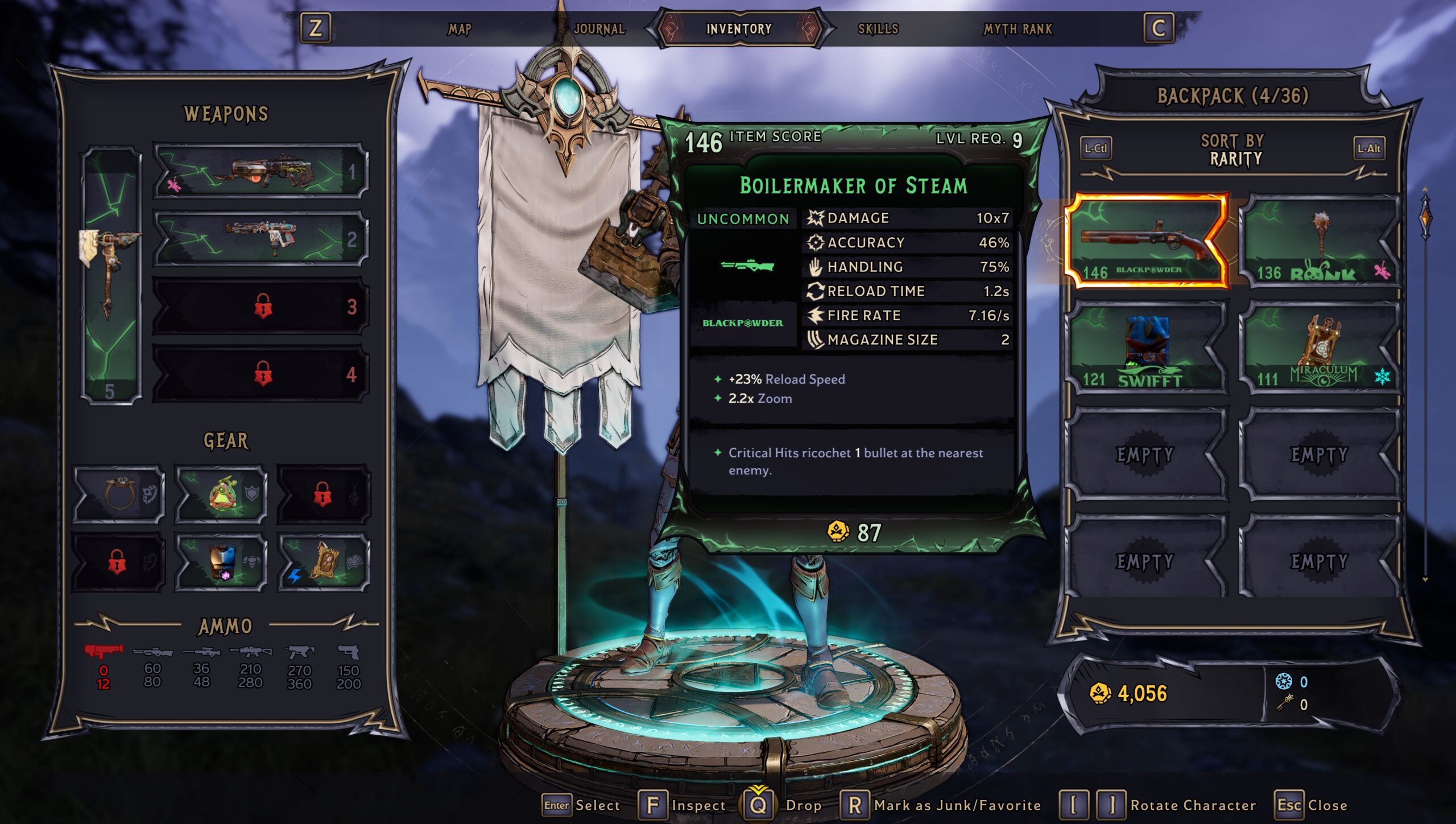
Task: Select the Blackpowder shotgun backpack item
Action: pyautogui.click(x=1146, y=241)
